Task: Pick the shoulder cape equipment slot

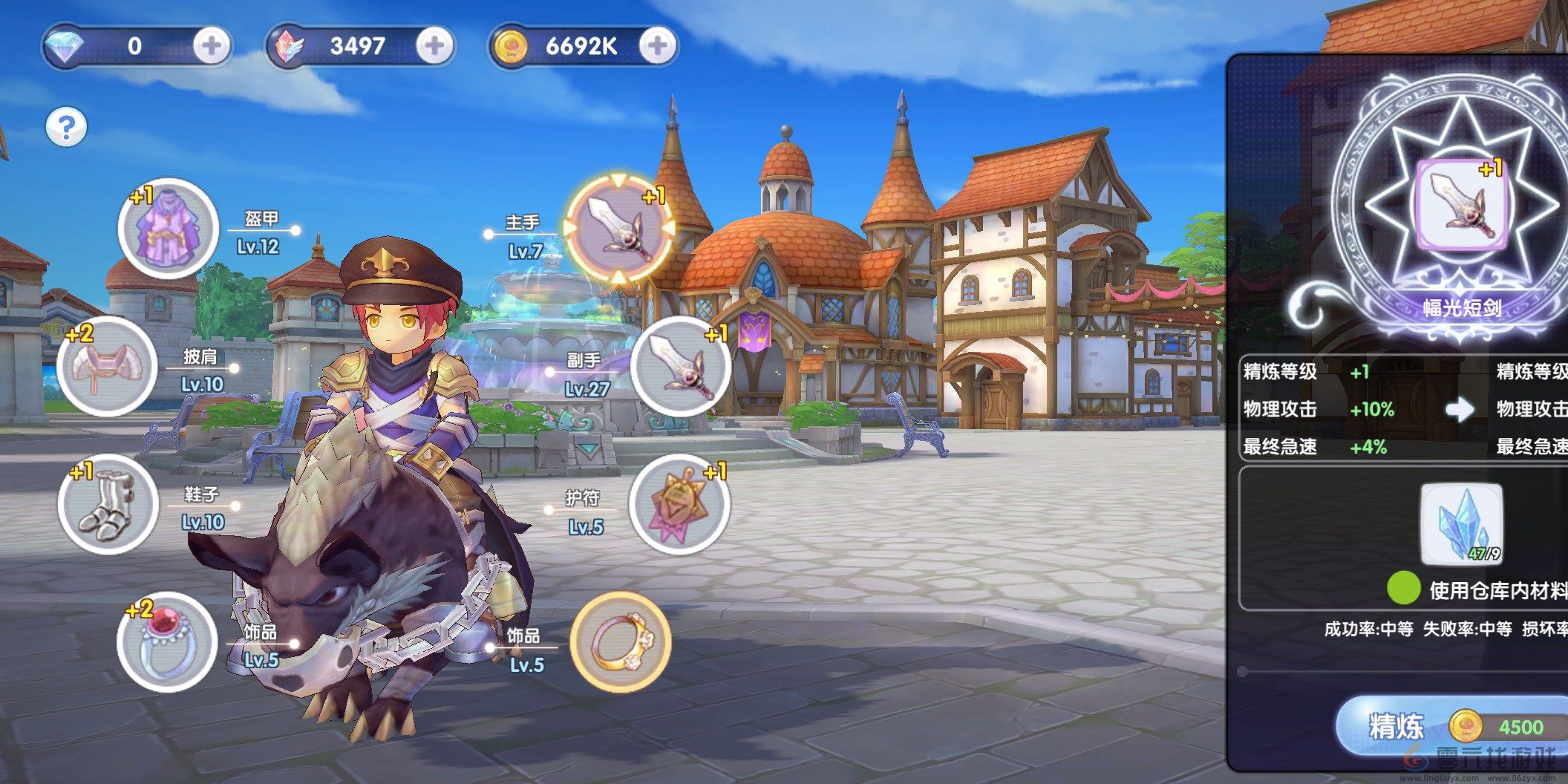Action: click(x=107, y=366)
